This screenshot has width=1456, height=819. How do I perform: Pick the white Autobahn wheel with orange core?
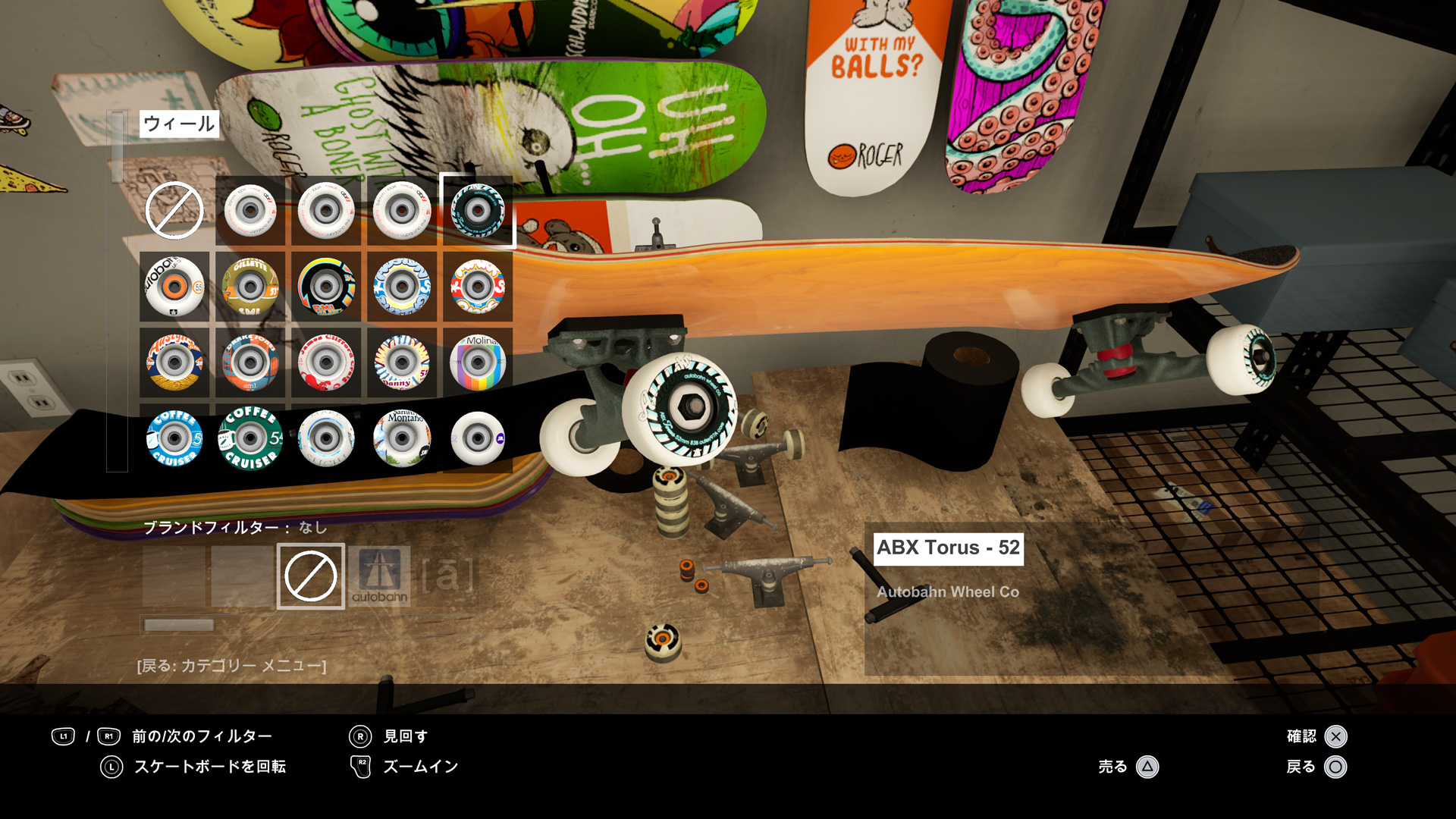tap(174, 287)
